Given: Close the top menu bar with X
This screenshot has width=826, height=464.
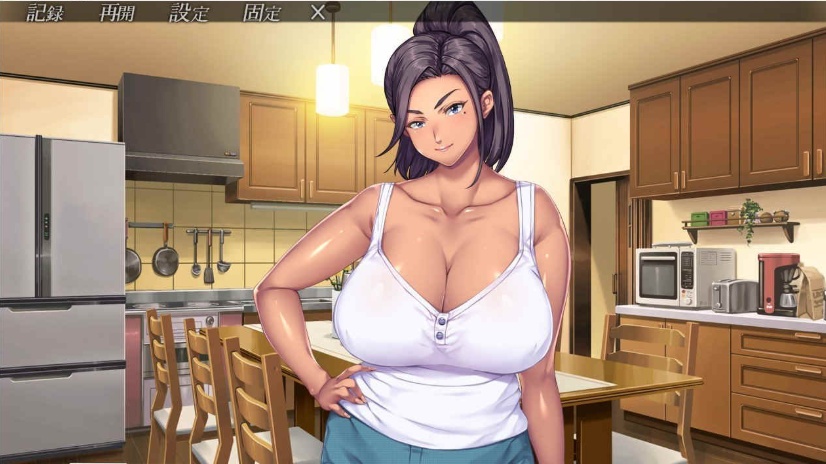Looking at the screenshot, I should click(318, 13).
